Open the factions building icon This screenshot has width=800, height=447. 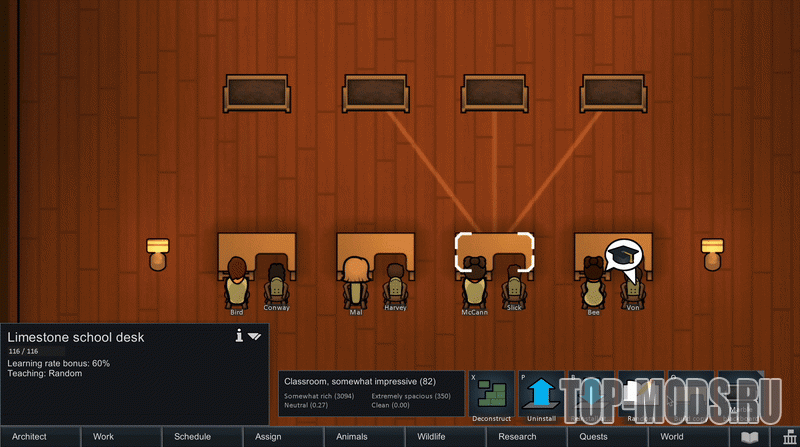click(789, 437)
